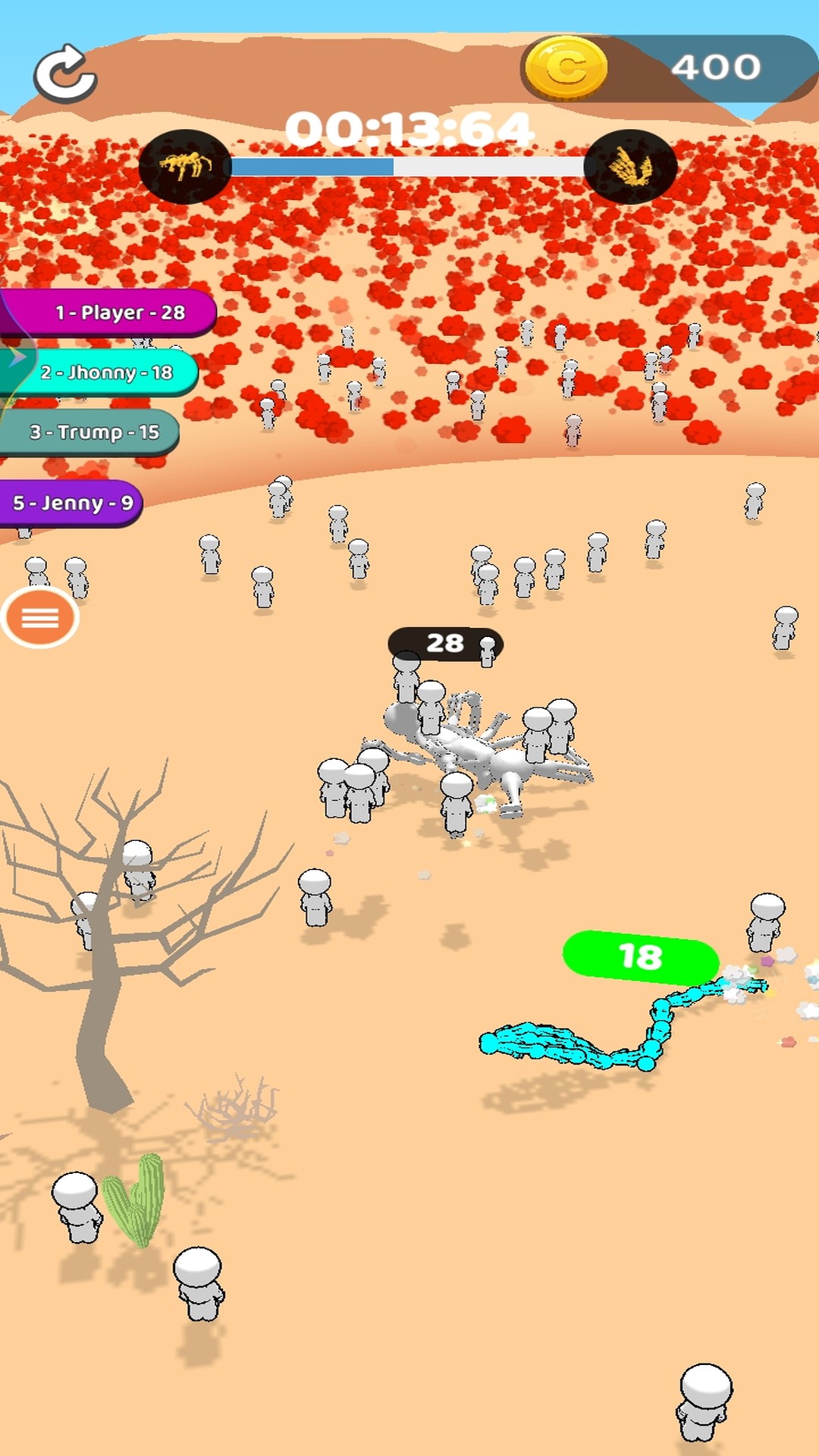Open the orange hamburger menu
This screenshot has width=819, height=1456.
click(40, 618)
